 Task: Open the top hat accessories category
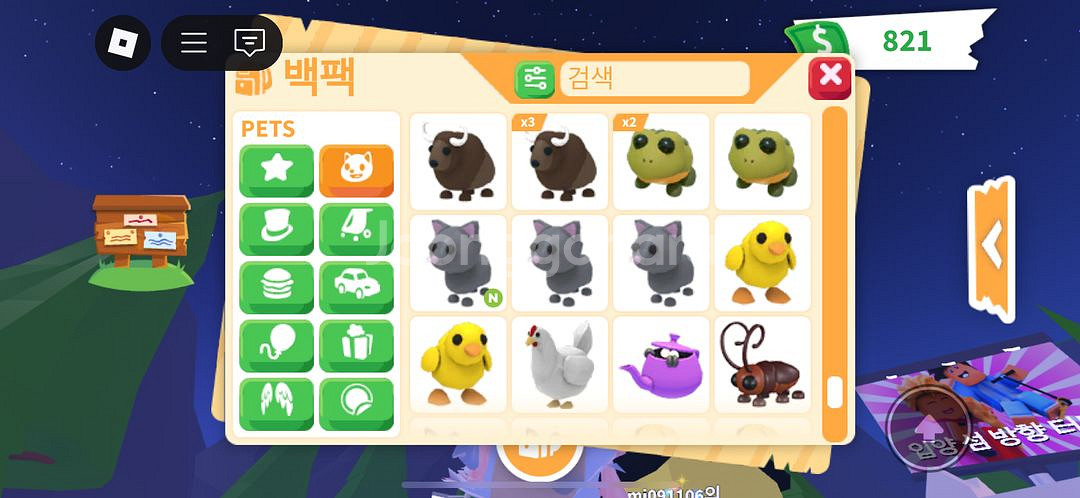pyautogui.click(x=276, y=229)
